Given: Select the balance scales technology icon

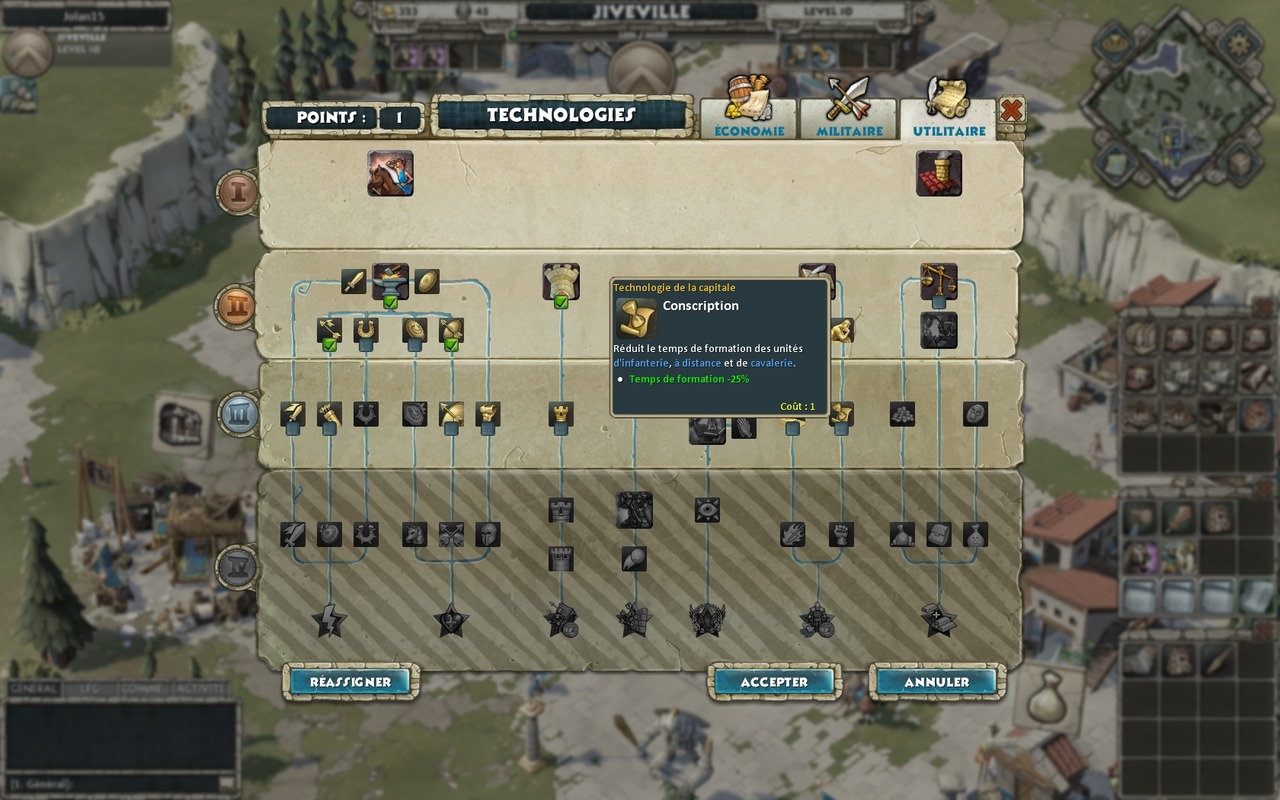Looking at the screenshot, I should 939,280.
